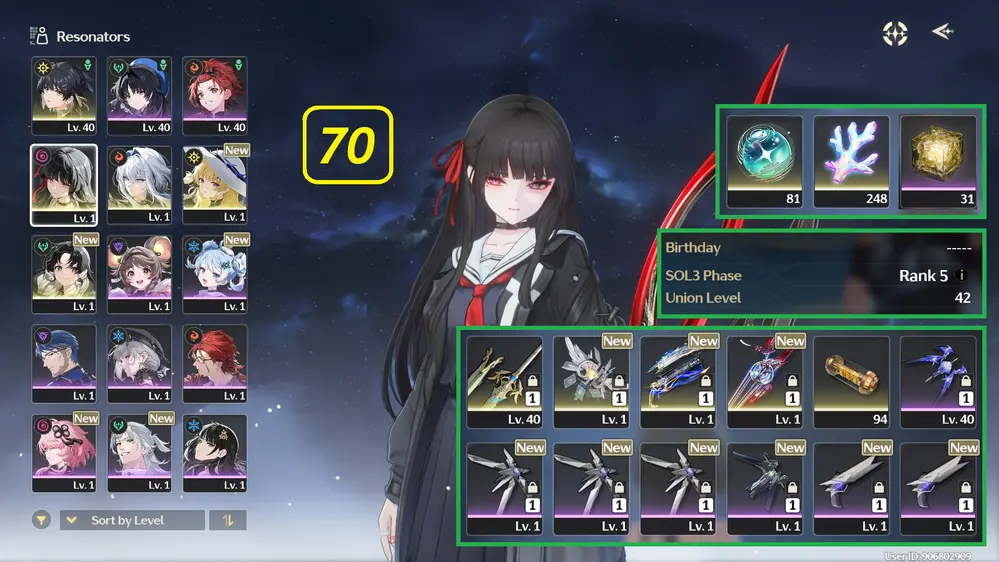The width and height of the screenshot is (999, 562).
Task: Toggle the sort order arrows button
Action: 227,520
